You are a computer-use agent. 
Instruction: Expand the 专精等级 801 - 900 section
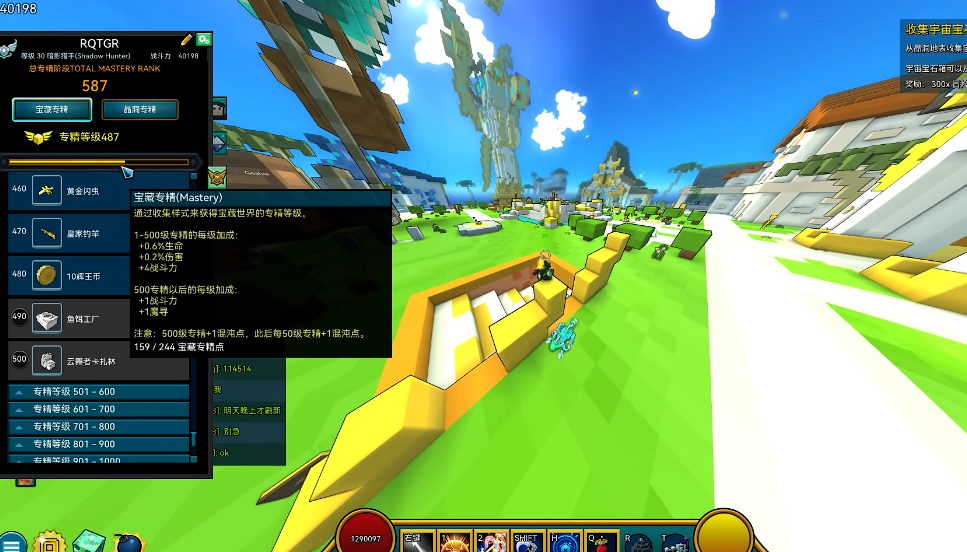(98, 443)
